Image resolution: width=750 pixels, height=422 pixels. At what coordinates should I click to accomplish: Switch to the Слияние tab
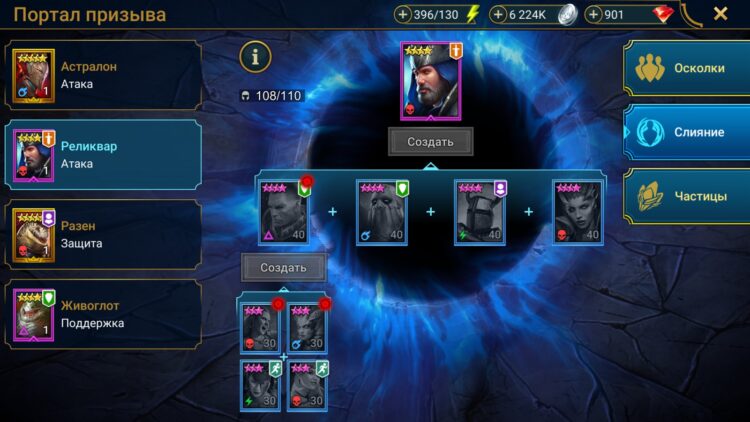point(687,132)
